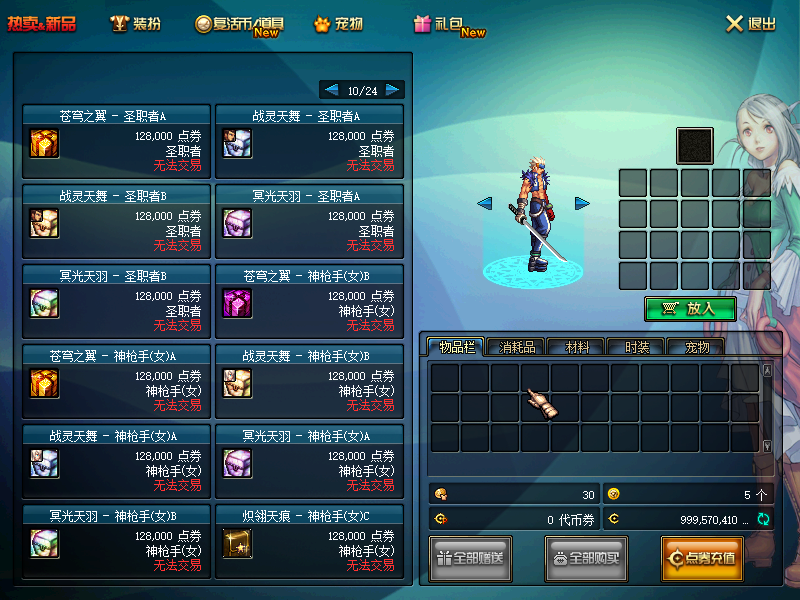
Task: Switch to the 消耗品 inventory tab
Action: tap(516, 347)
